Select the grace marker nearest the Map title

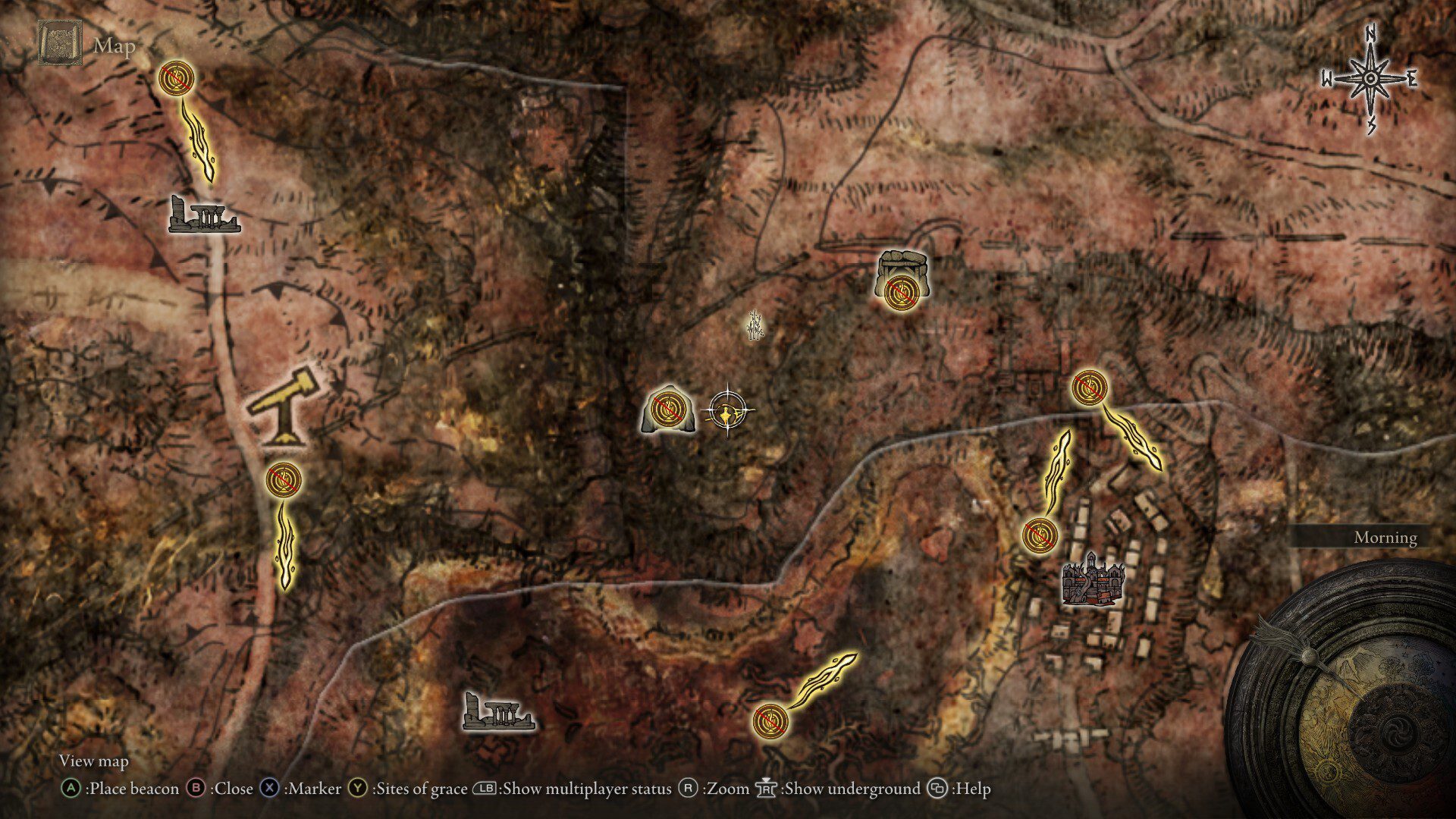(177, 77)
